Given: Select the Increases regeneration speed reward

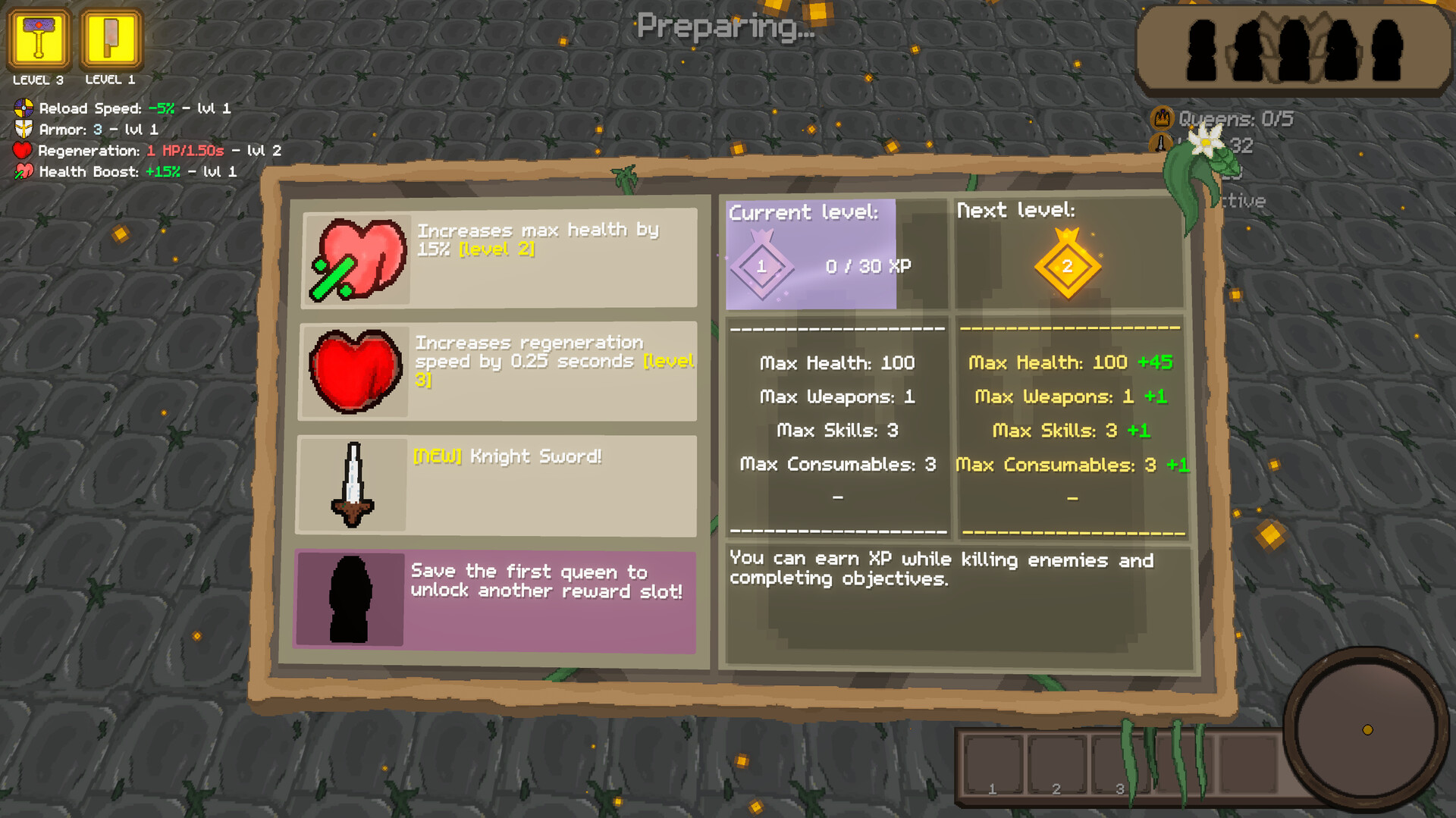Looking at the screenshot, I should pyautogui.click(x=497, y=371).
